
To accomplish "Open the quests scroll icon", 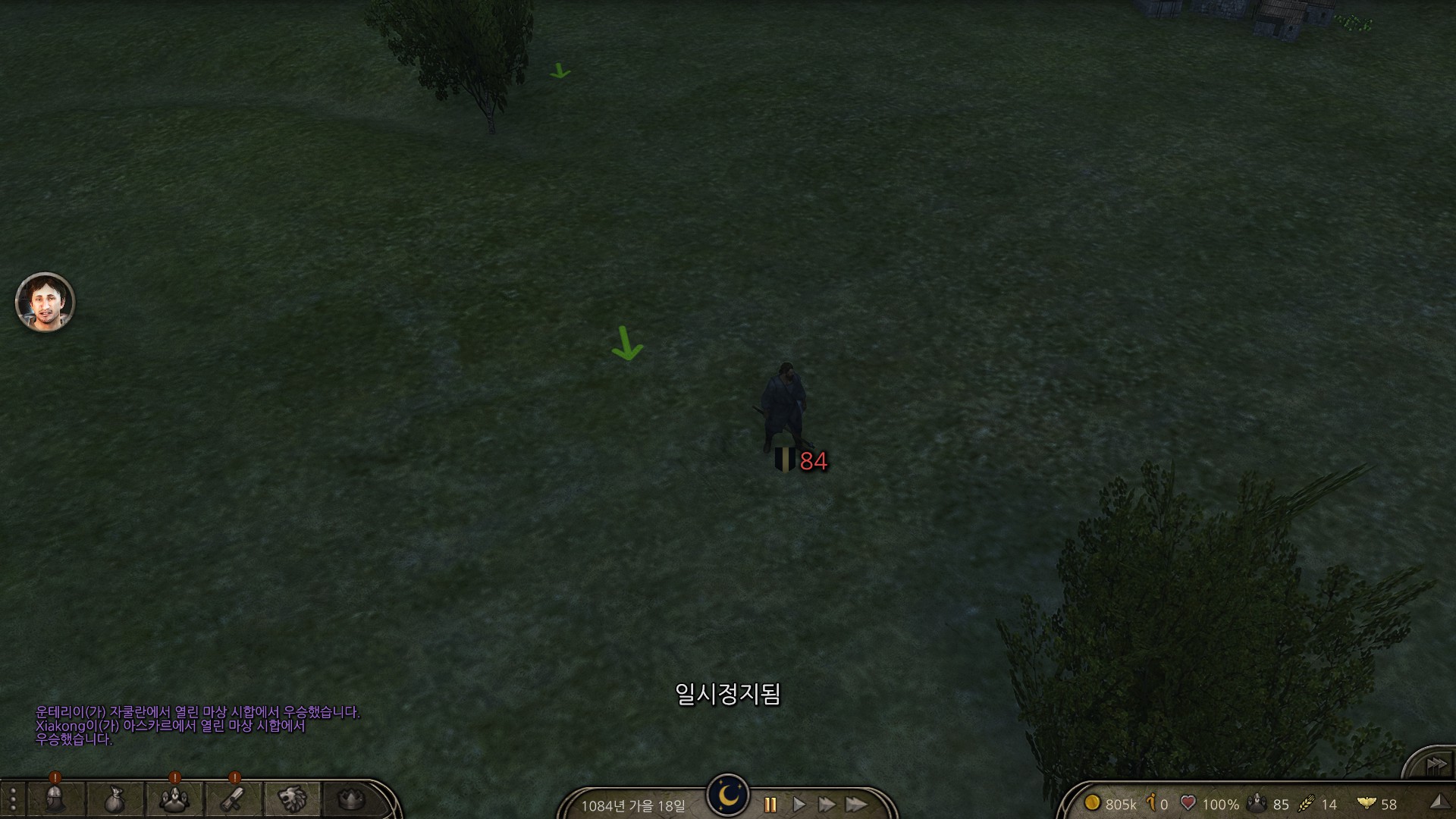I will click(233, 799).
